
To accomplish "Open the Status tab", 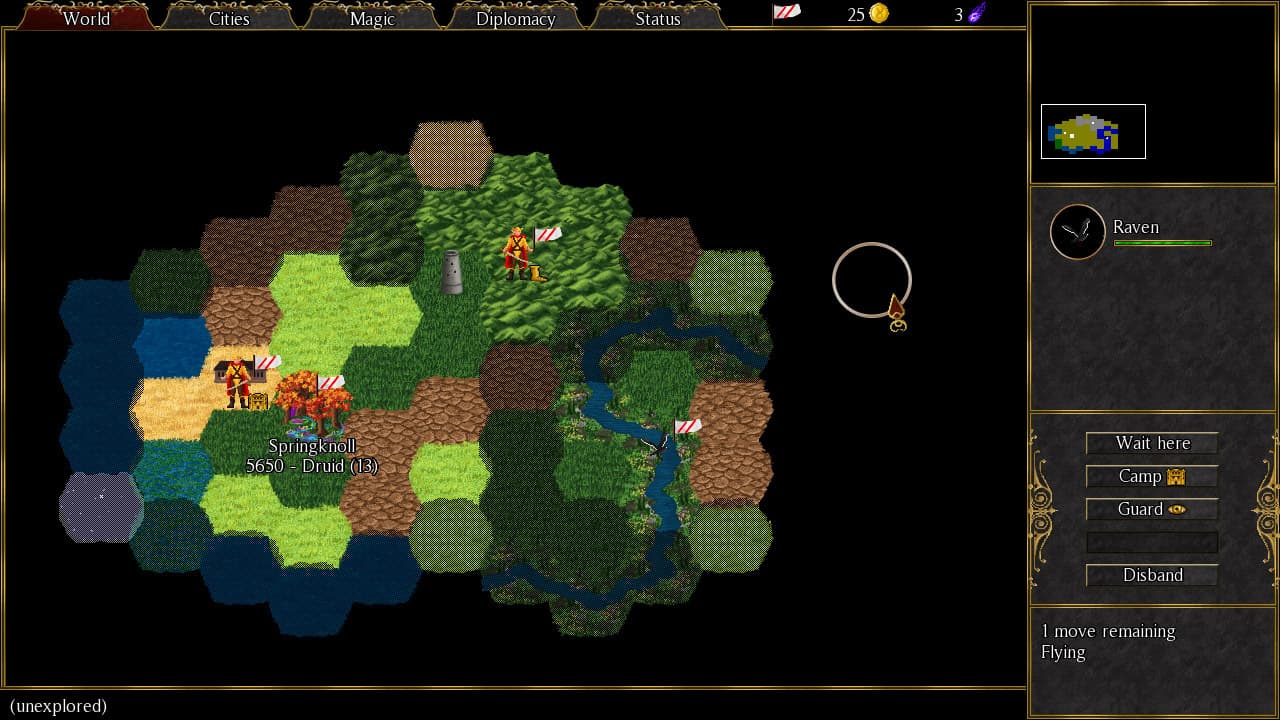I will coord(657,18).
